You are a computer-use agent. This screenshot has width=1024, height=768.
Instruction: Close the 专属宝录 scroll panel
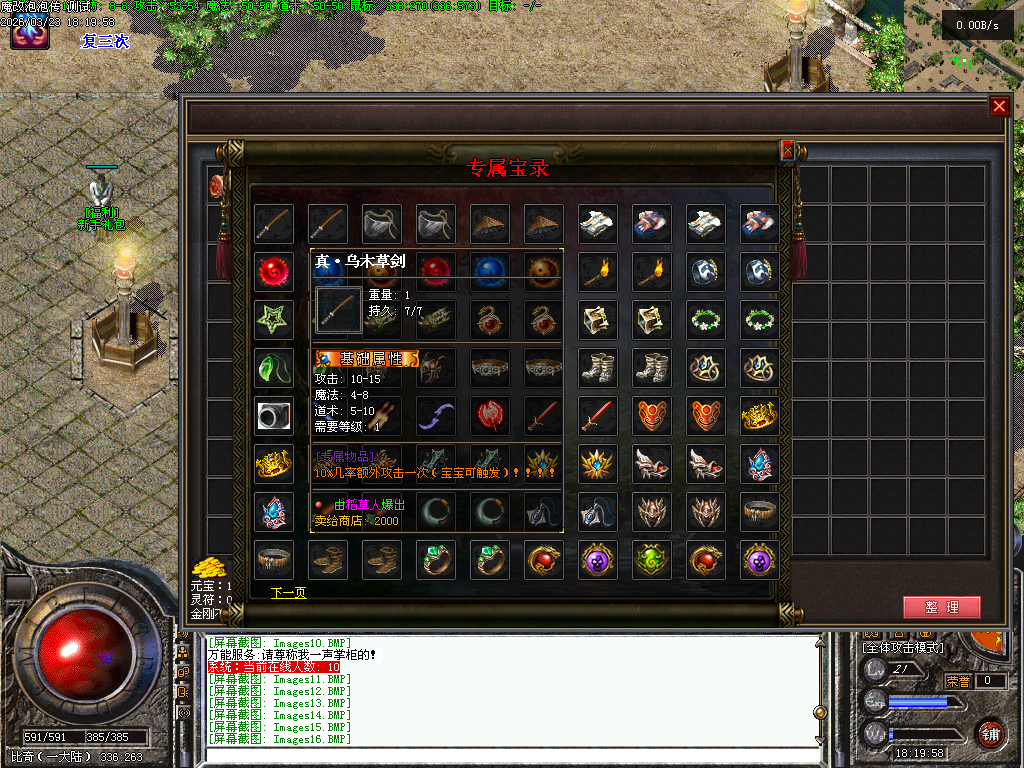787,150
